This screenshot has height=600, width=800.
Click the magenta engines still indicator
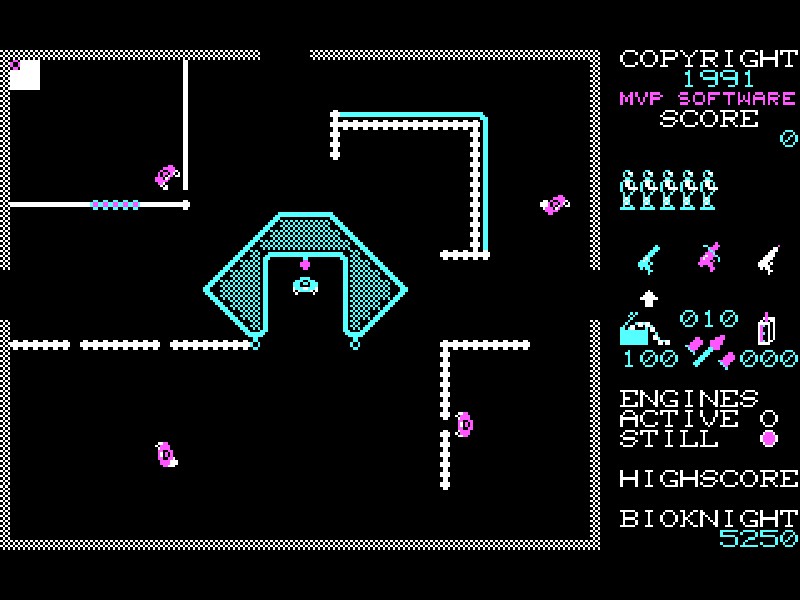[x=768, y=438]
